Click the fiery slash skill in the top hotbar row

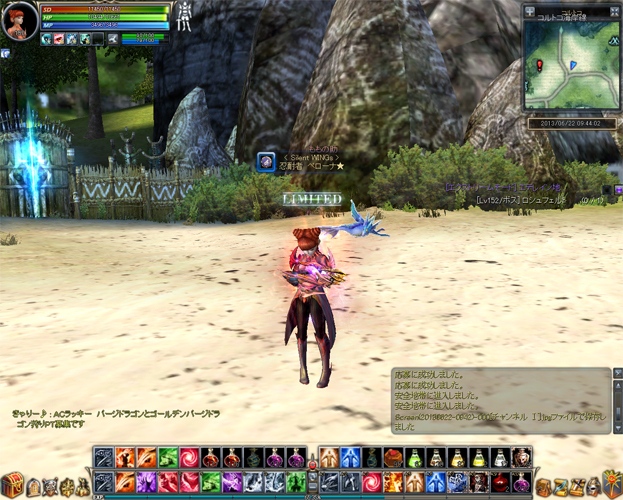(125, 458)
